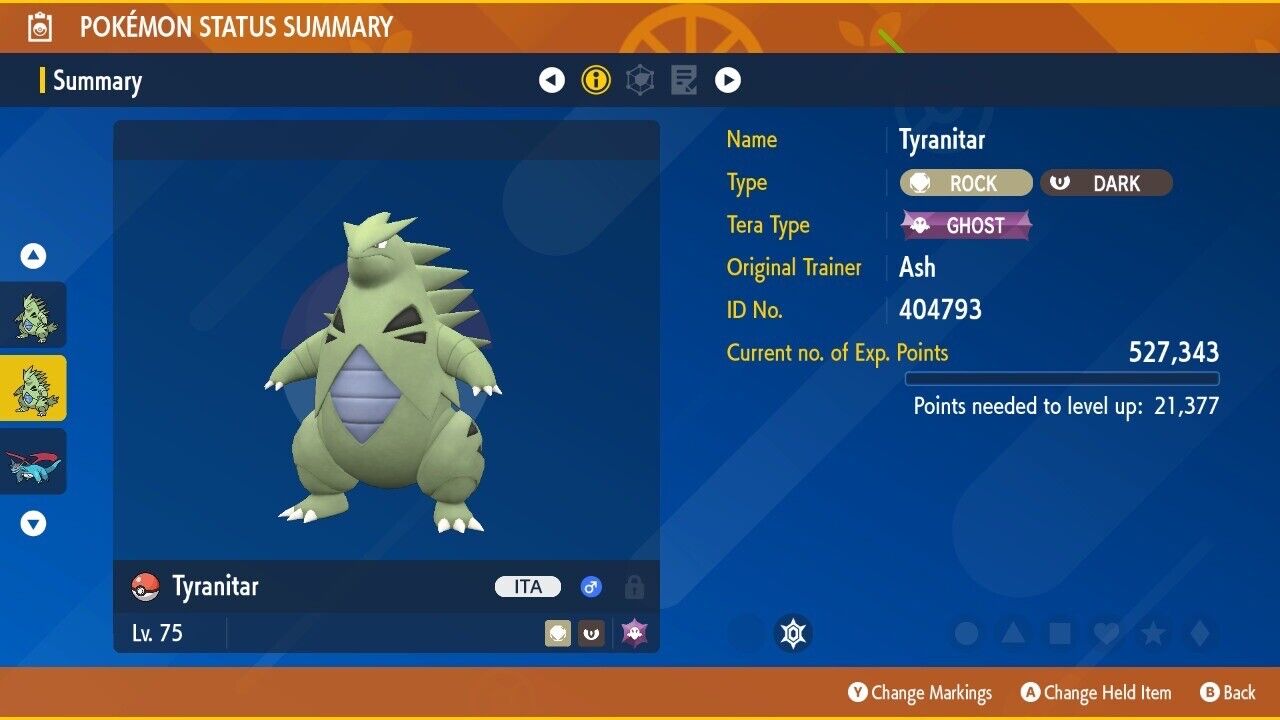1280x720 pixels.
Task: Go Back from the summary screen
Action: coord(1227,692)
